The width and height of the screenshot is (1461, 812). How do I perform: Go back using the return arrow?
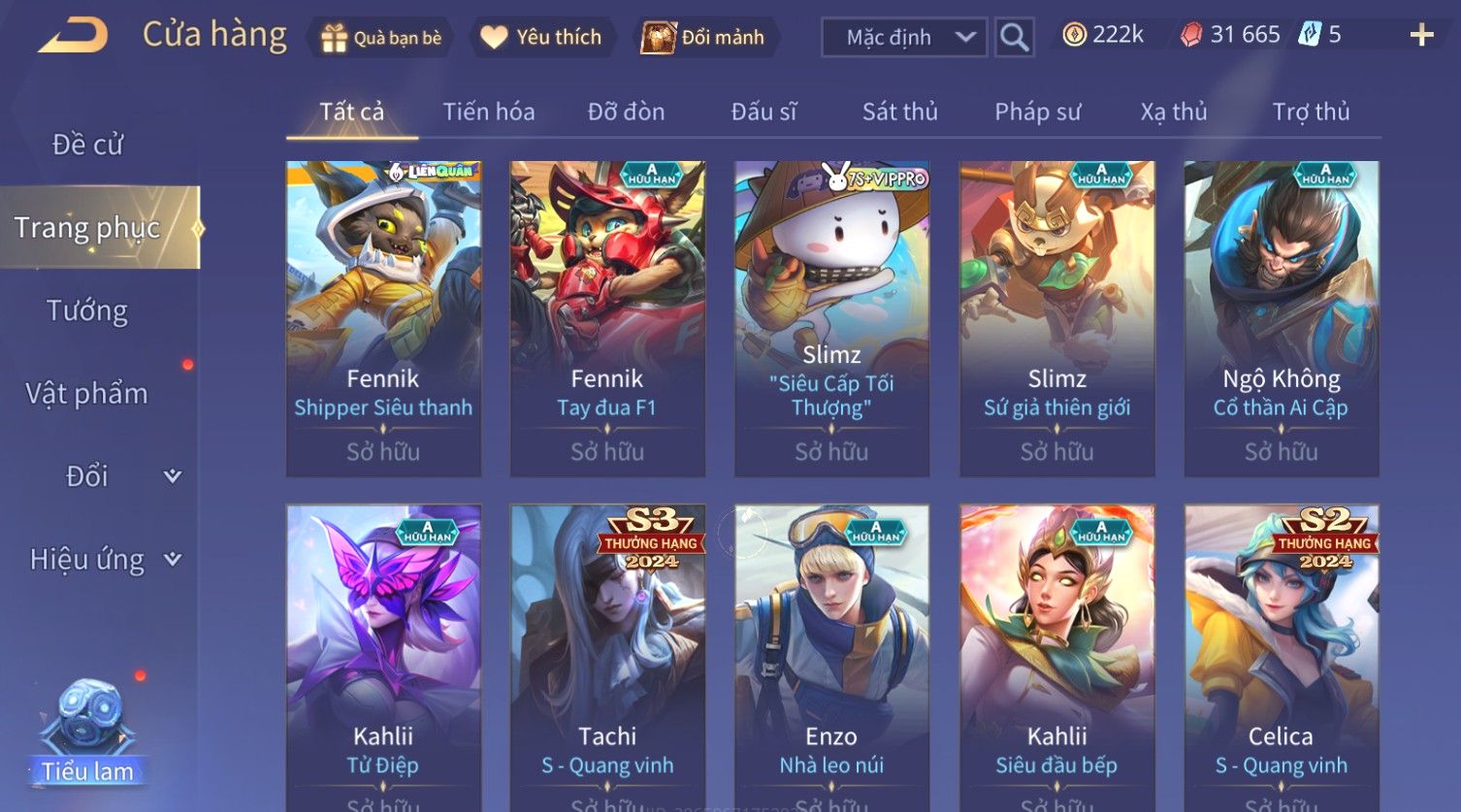coord(74,36)
